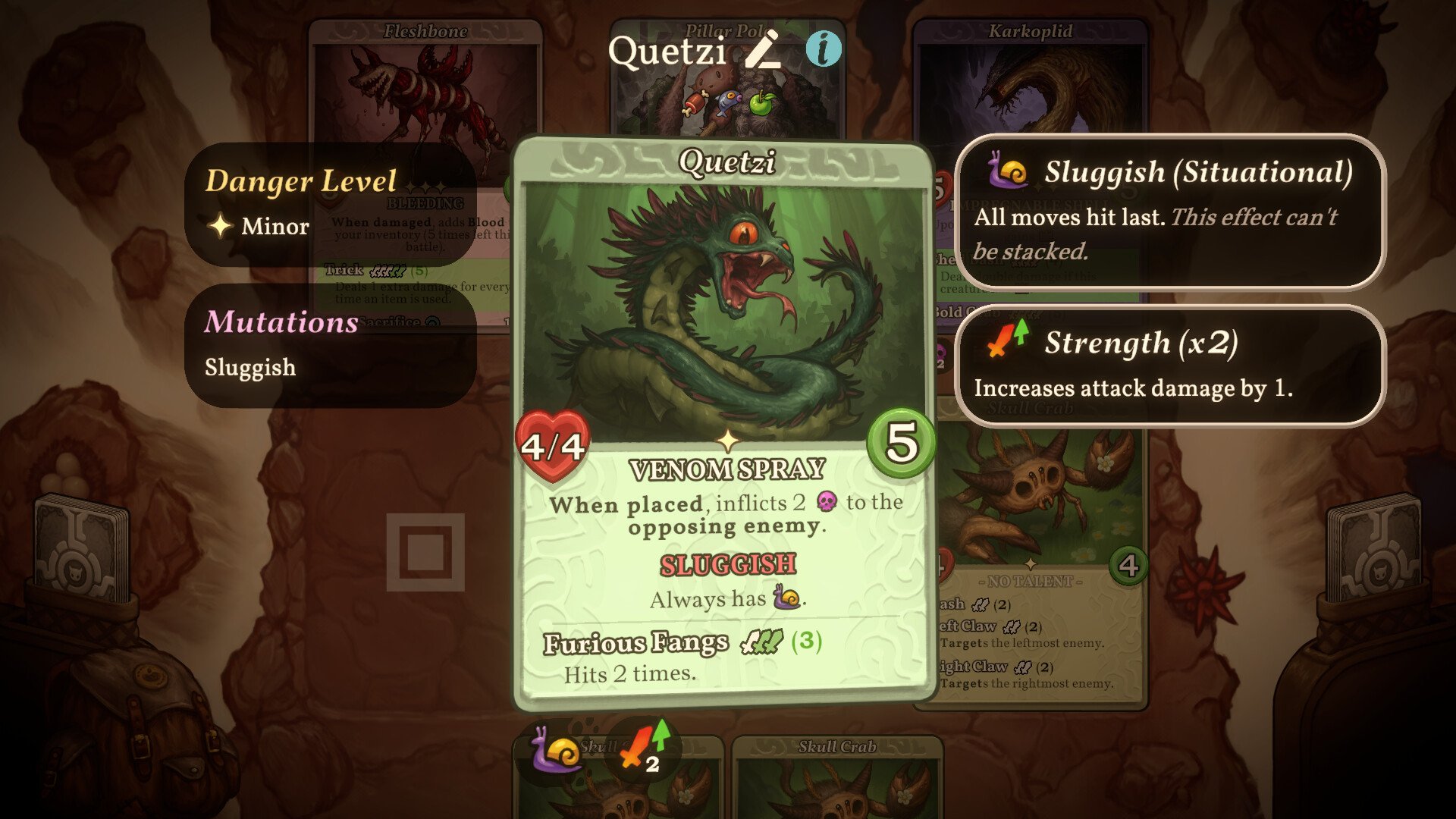Click the pencil rename icon beside Quetzi

762,50
